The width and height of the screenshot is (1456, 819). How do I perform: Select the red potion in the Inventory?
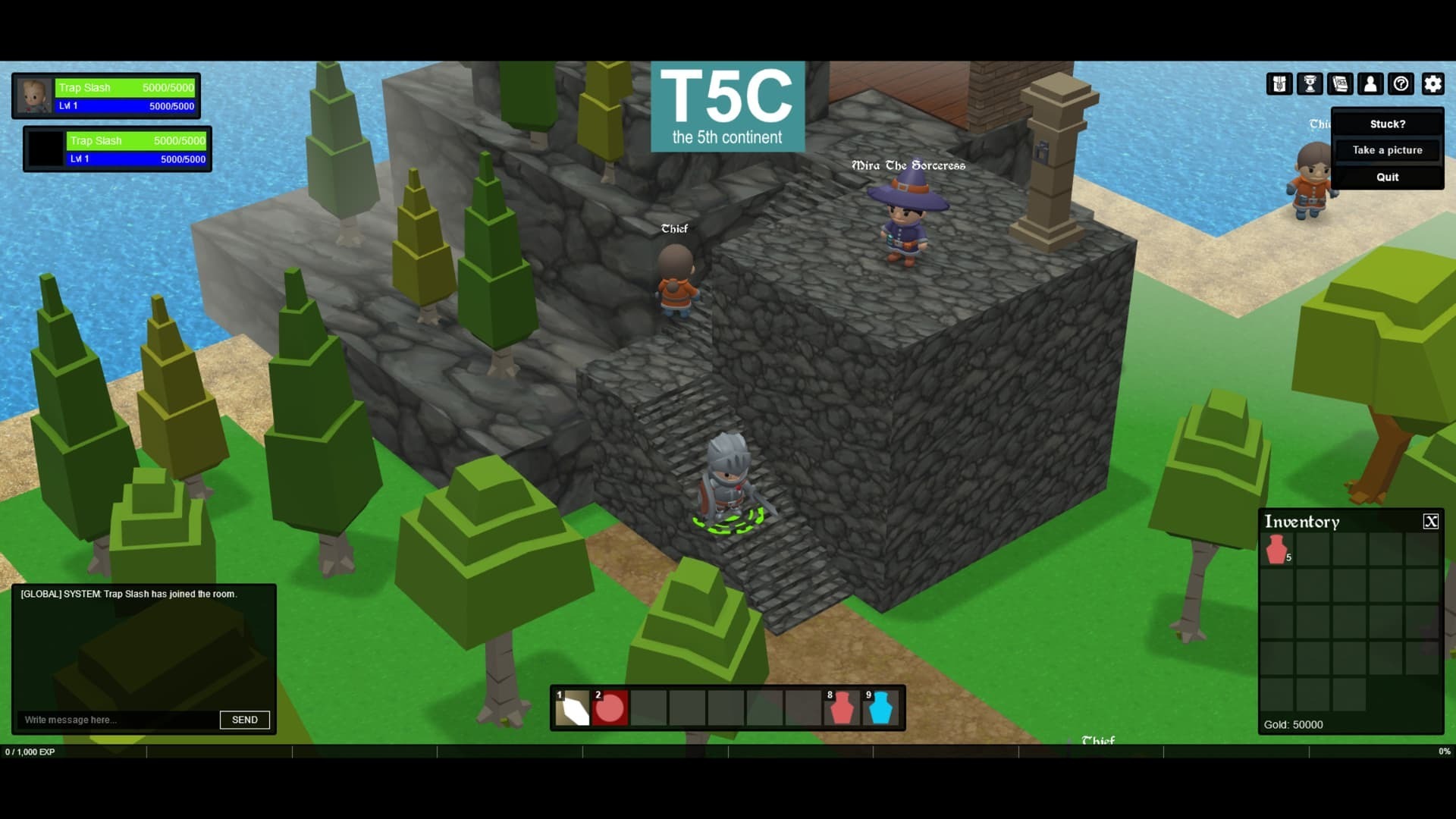1276,550
